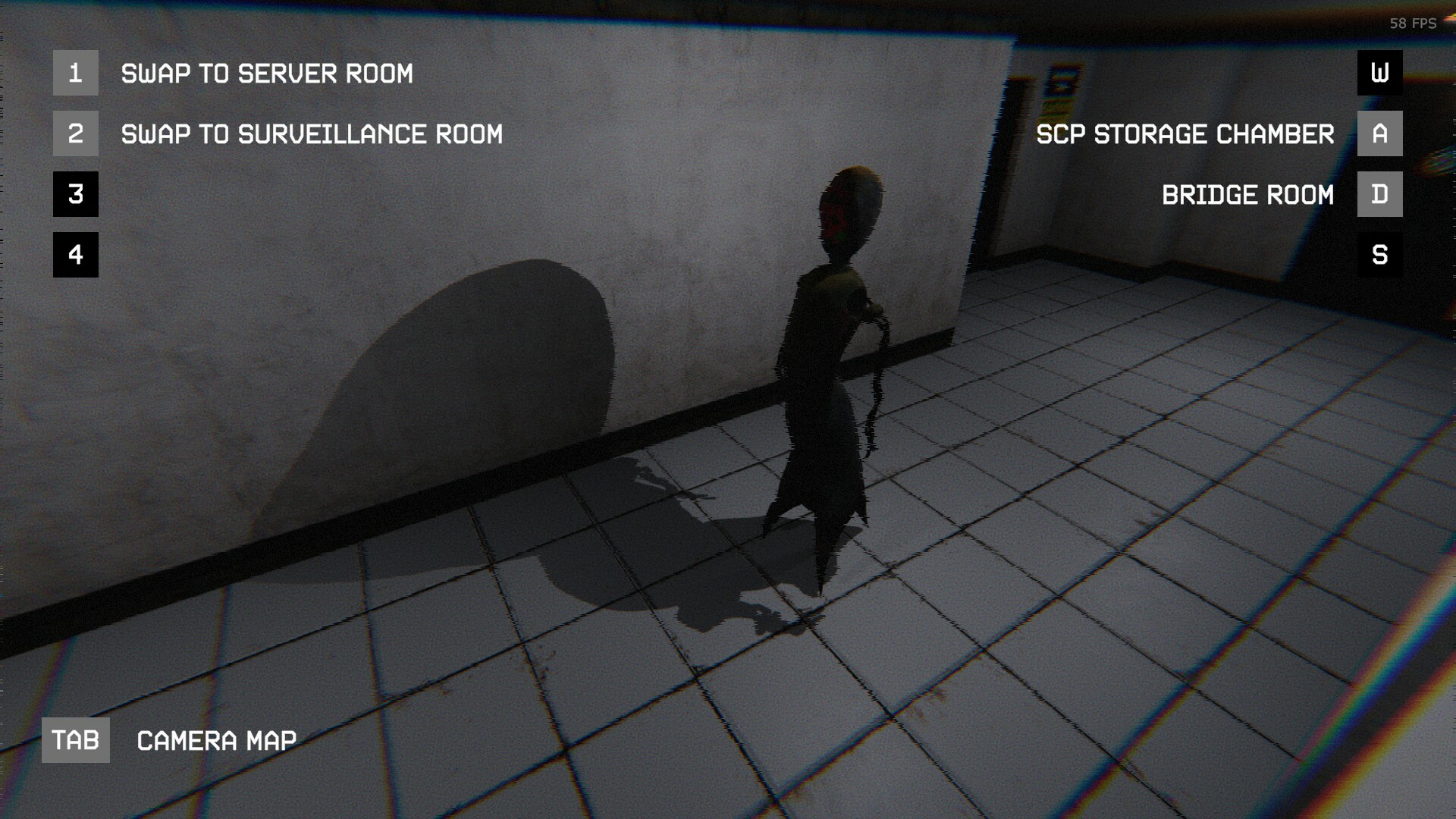Select Swap to Server Room
The image size is (1456, 819).
pyautogui.click(x=267, y=73)
